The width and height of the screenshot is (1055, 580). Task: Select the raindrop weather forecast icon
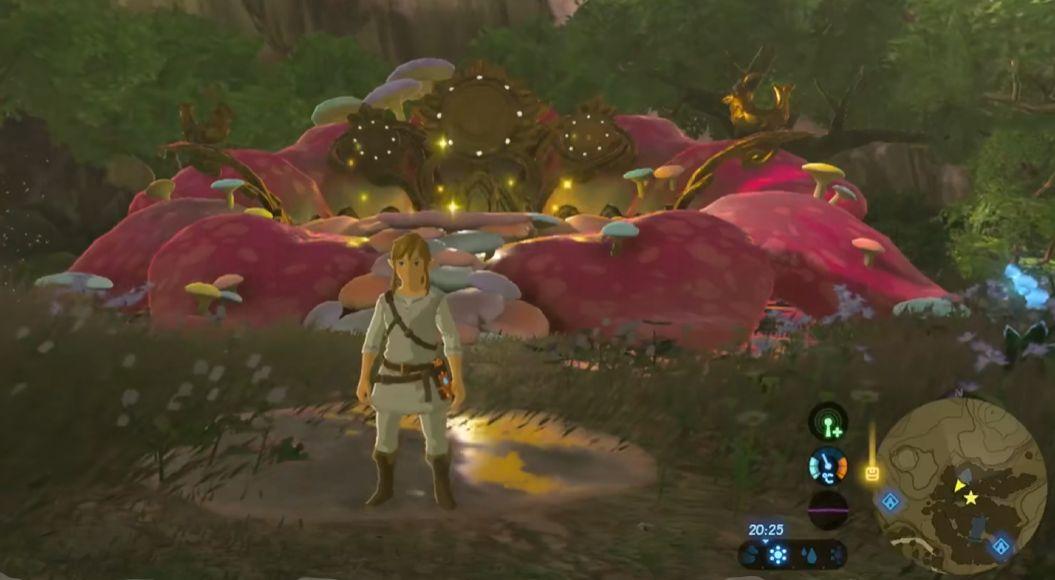click(807, 555)
